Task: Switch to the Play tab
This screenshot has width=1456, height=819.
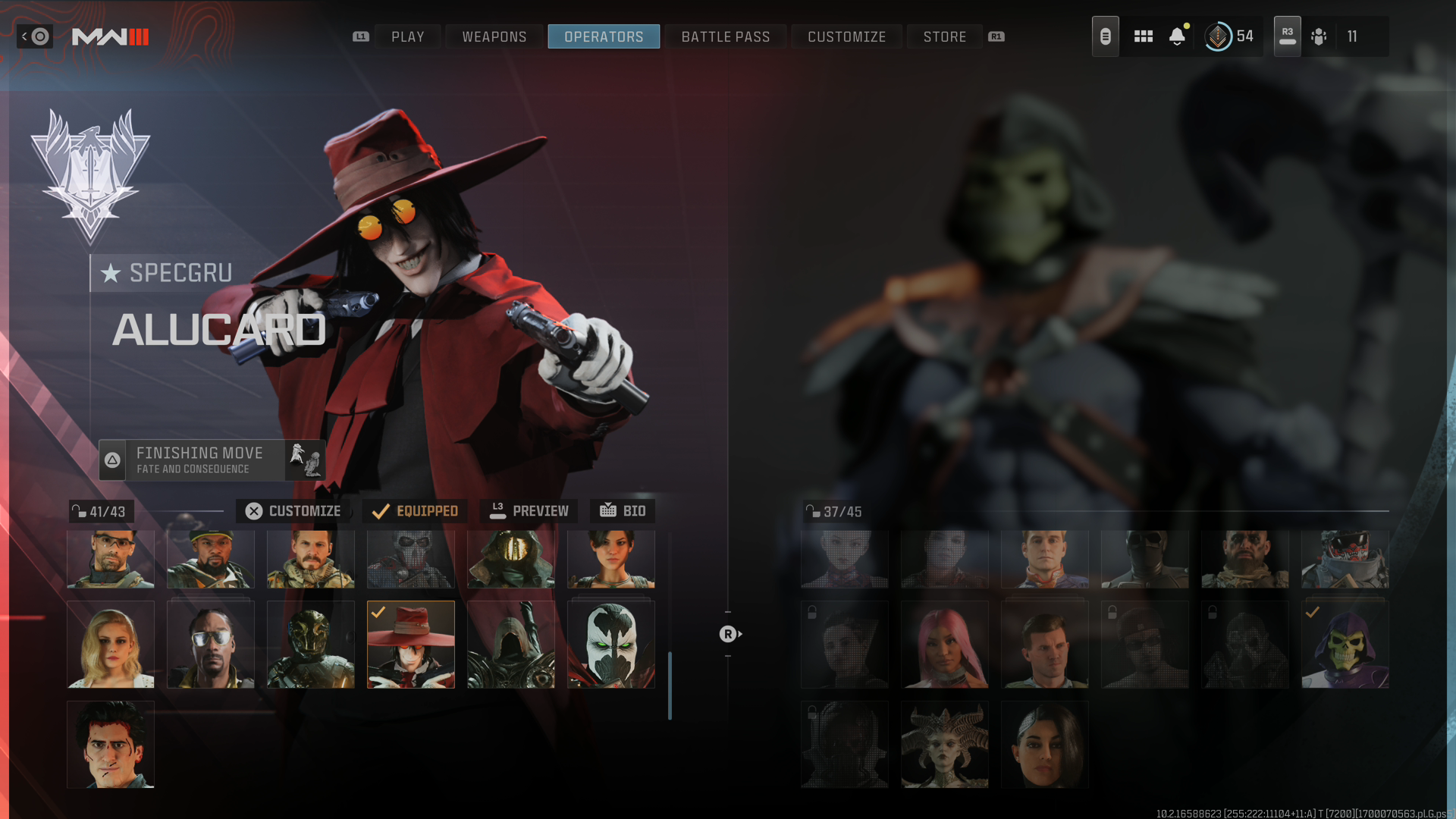Action: [x=407, y=36]
